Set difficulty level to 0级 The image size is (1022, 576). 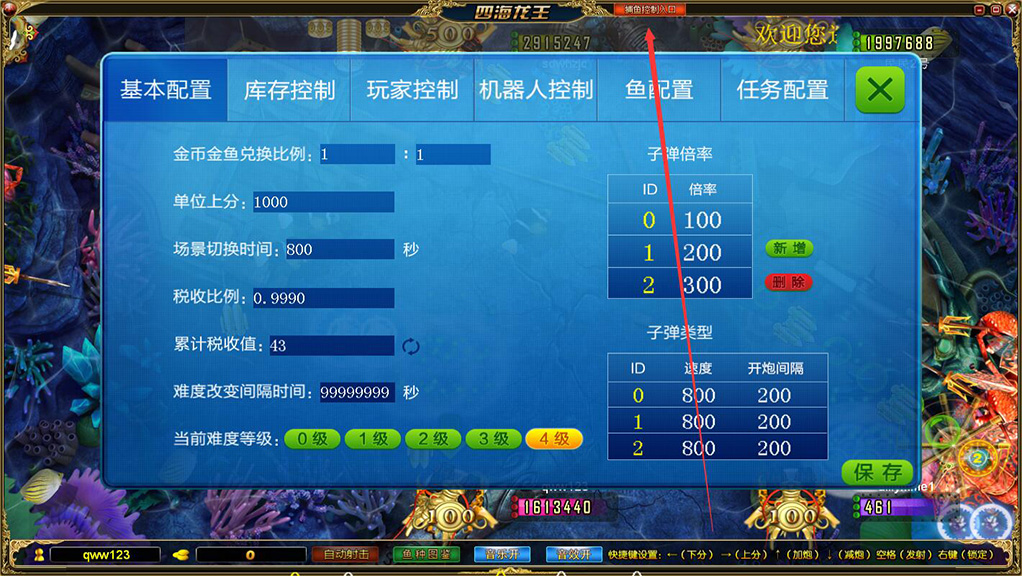[312, 439]
